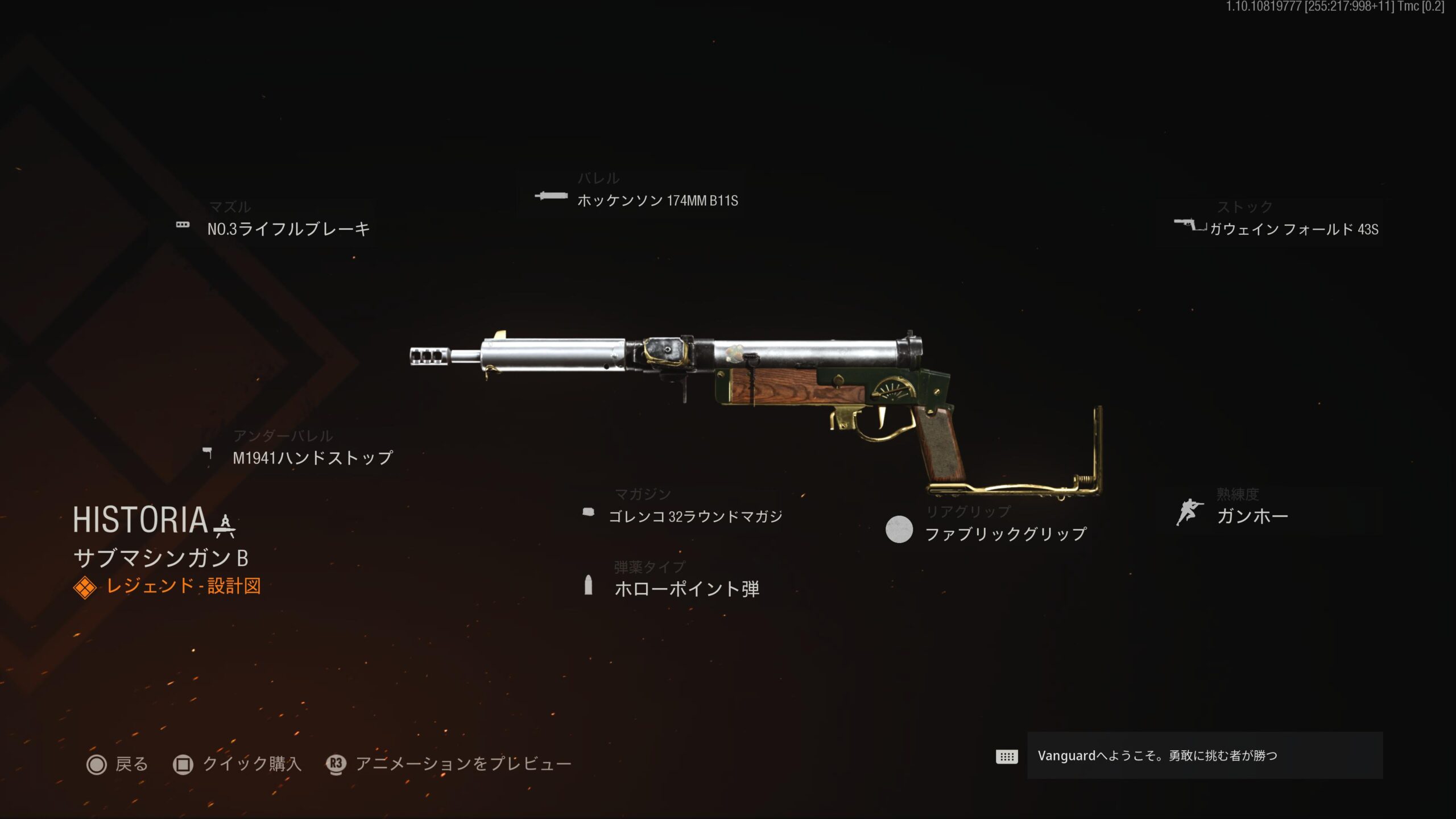Image resolution: width=1456 pixels, height=819 pixels.
Task: Select the ホローポイント弾 ammo type
Action: coord(686,589)
